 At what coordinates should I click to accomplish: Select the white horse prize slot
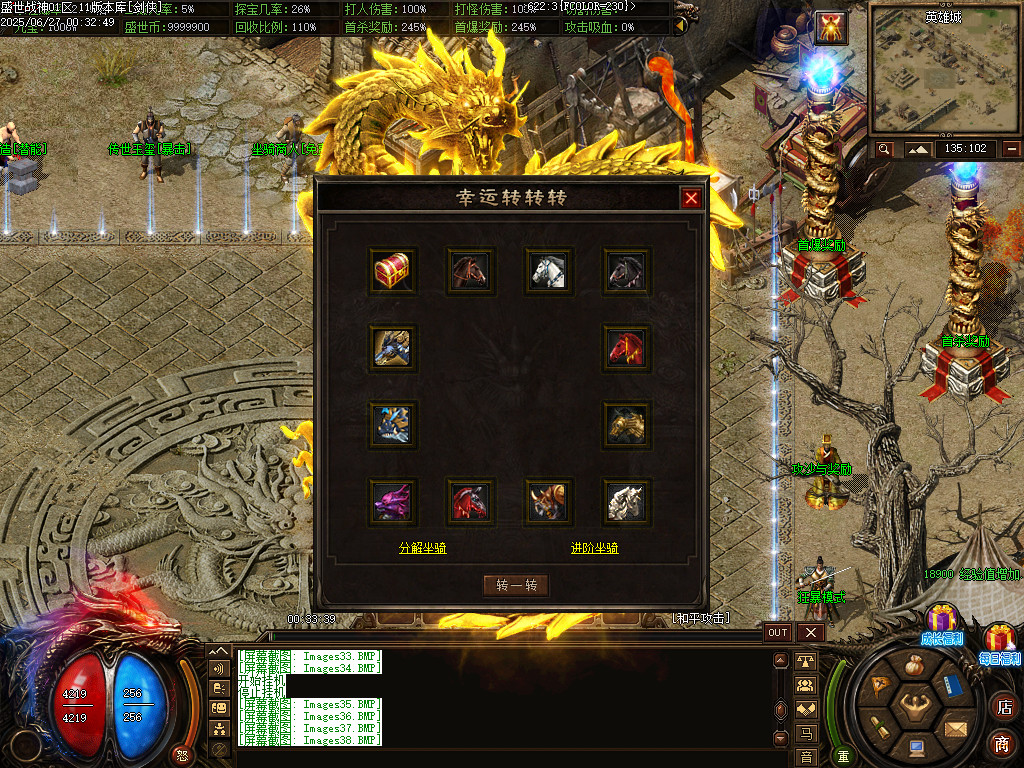549,270
